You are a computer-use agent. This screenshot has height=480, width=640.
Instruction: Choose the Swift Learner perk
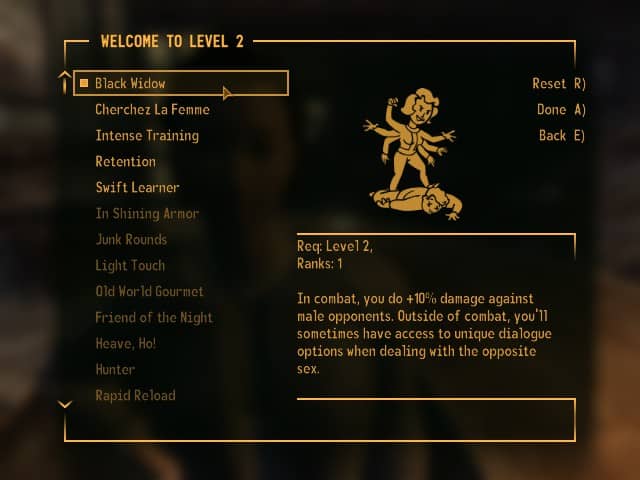pyautogui.click(x=137, y=187)
